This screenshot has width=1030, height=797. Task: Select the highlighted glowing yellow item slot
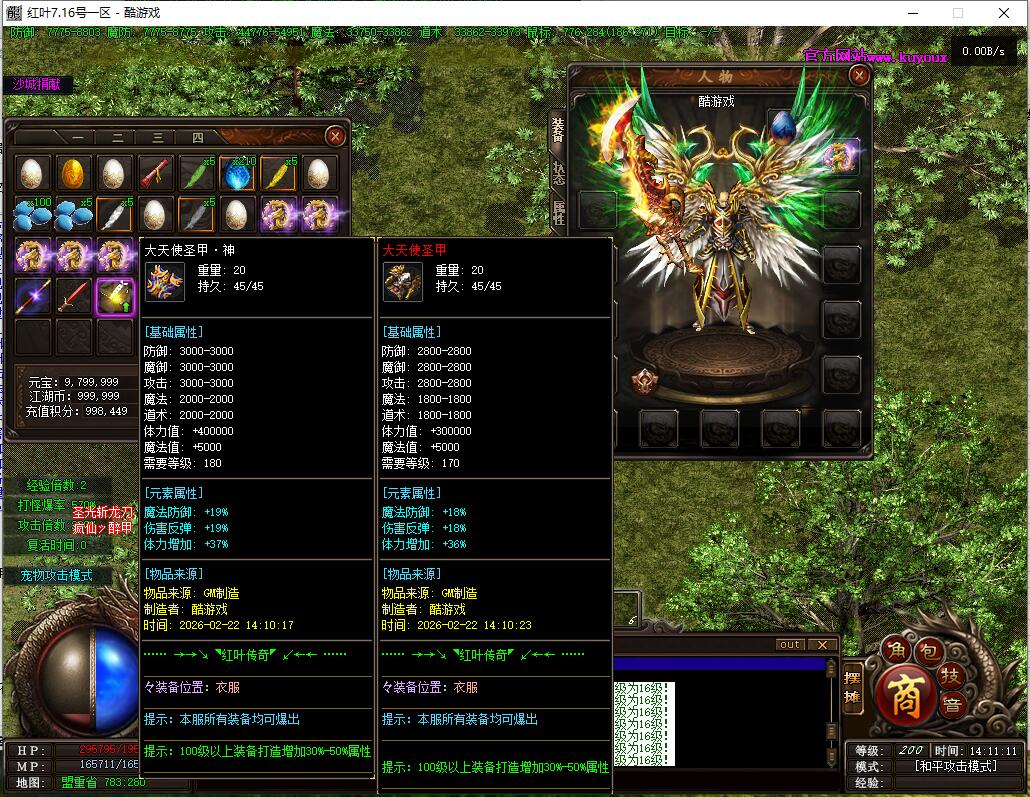click(x=114, y=296)
